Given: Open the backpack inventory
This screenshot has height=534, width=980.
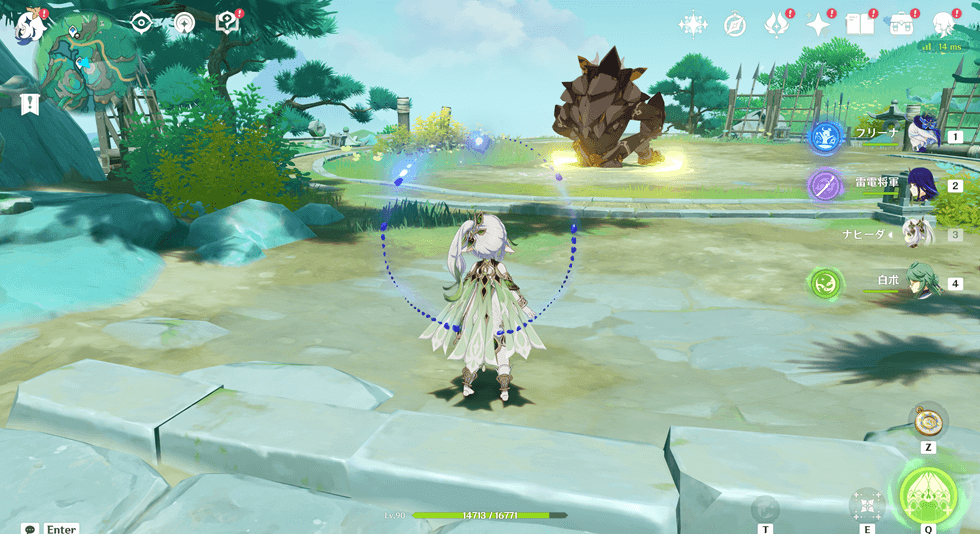Looking at the screenshot, I should pyautogui.click(x=902, y=25).
